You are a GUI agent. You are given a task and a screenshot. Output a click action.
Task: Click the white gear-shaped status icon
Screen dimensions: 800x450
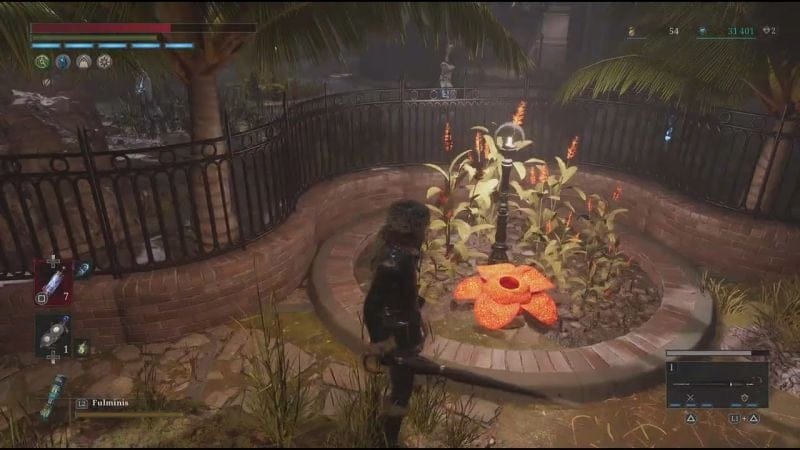pos(104,61)
